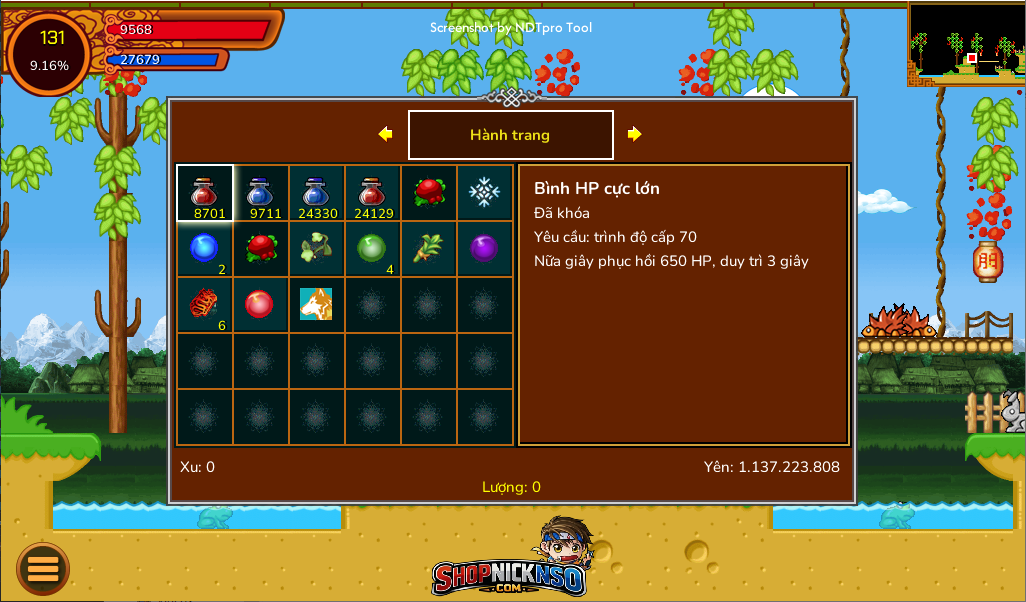
Task: Select the purple orb item
Action: 485,248
